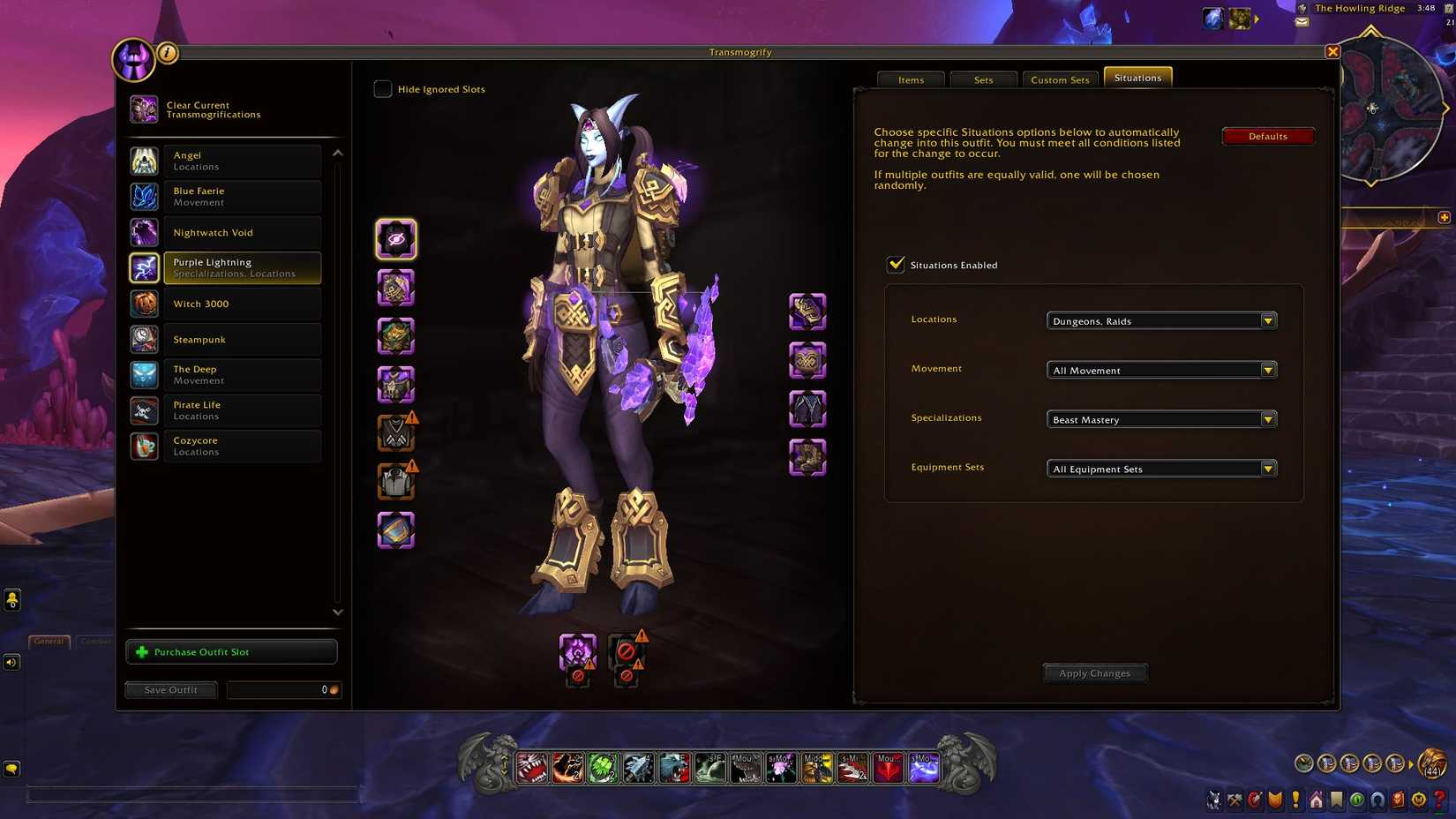The width and height of the screenshot is (1456, 819).
Task: Open the Locations dropdown showing Dungeons, Raids
Action: click(x=1268, y=320)
